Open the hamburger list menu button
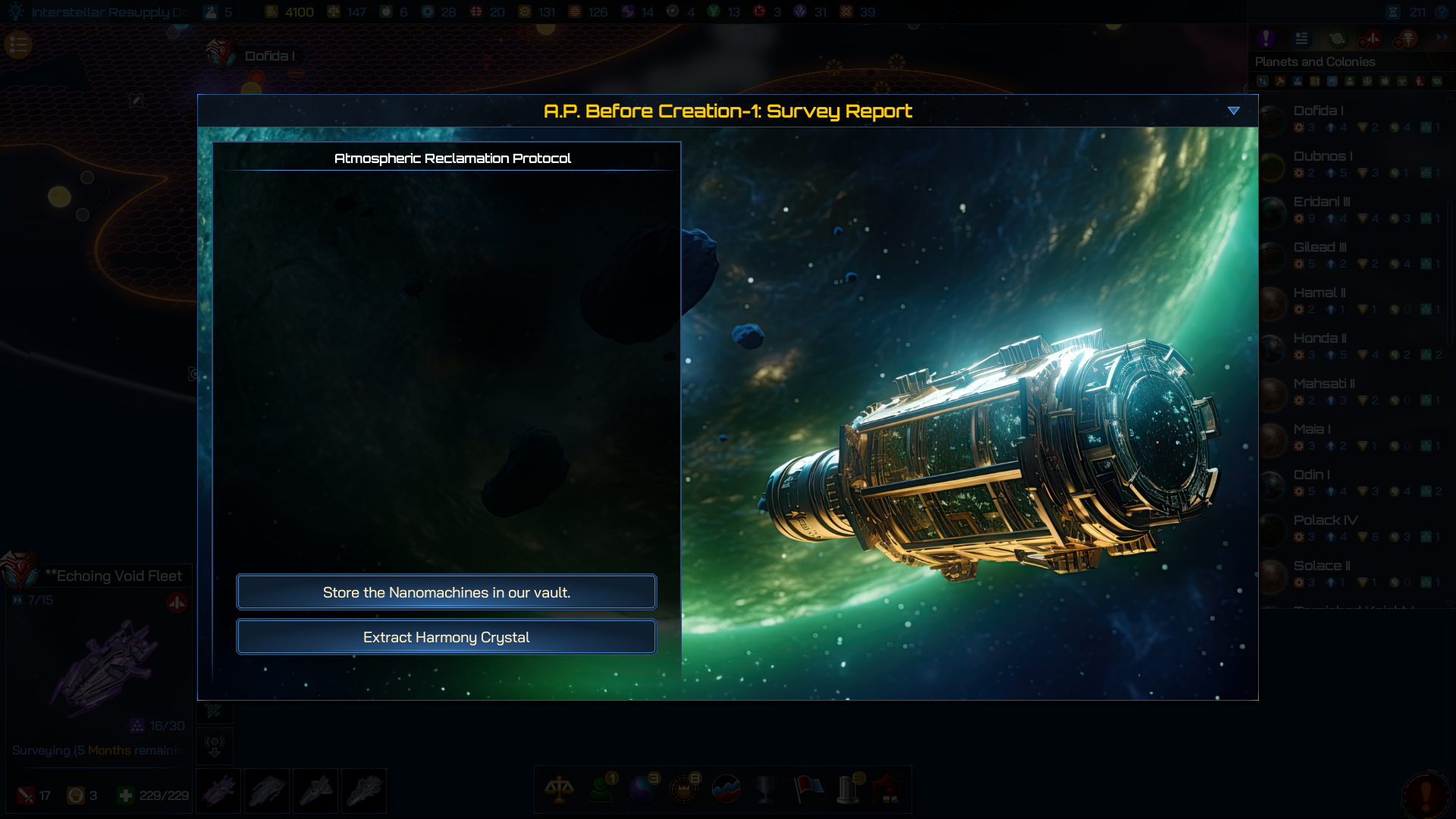The width and height of the screenshot is (1456, 819). pos(19,45)
